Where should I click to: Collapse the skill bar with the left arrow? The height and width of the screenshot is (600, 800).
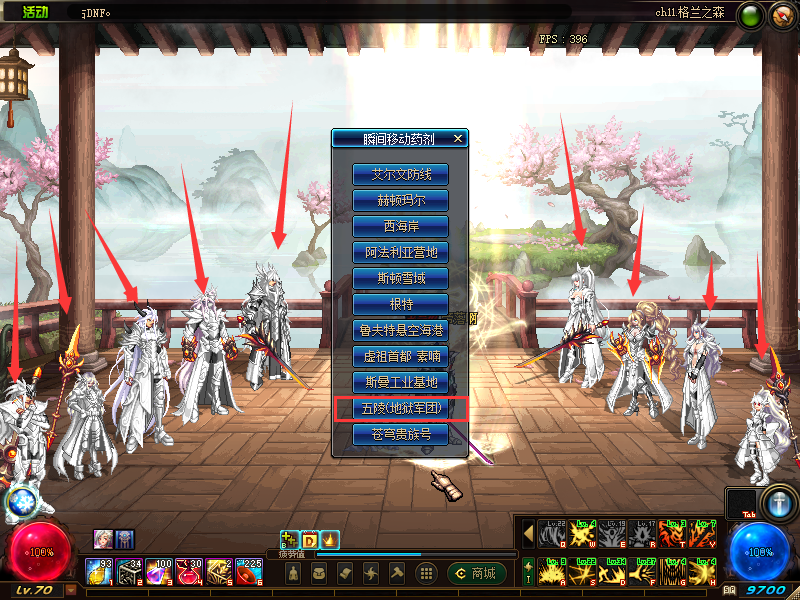[x=529, y=533]
